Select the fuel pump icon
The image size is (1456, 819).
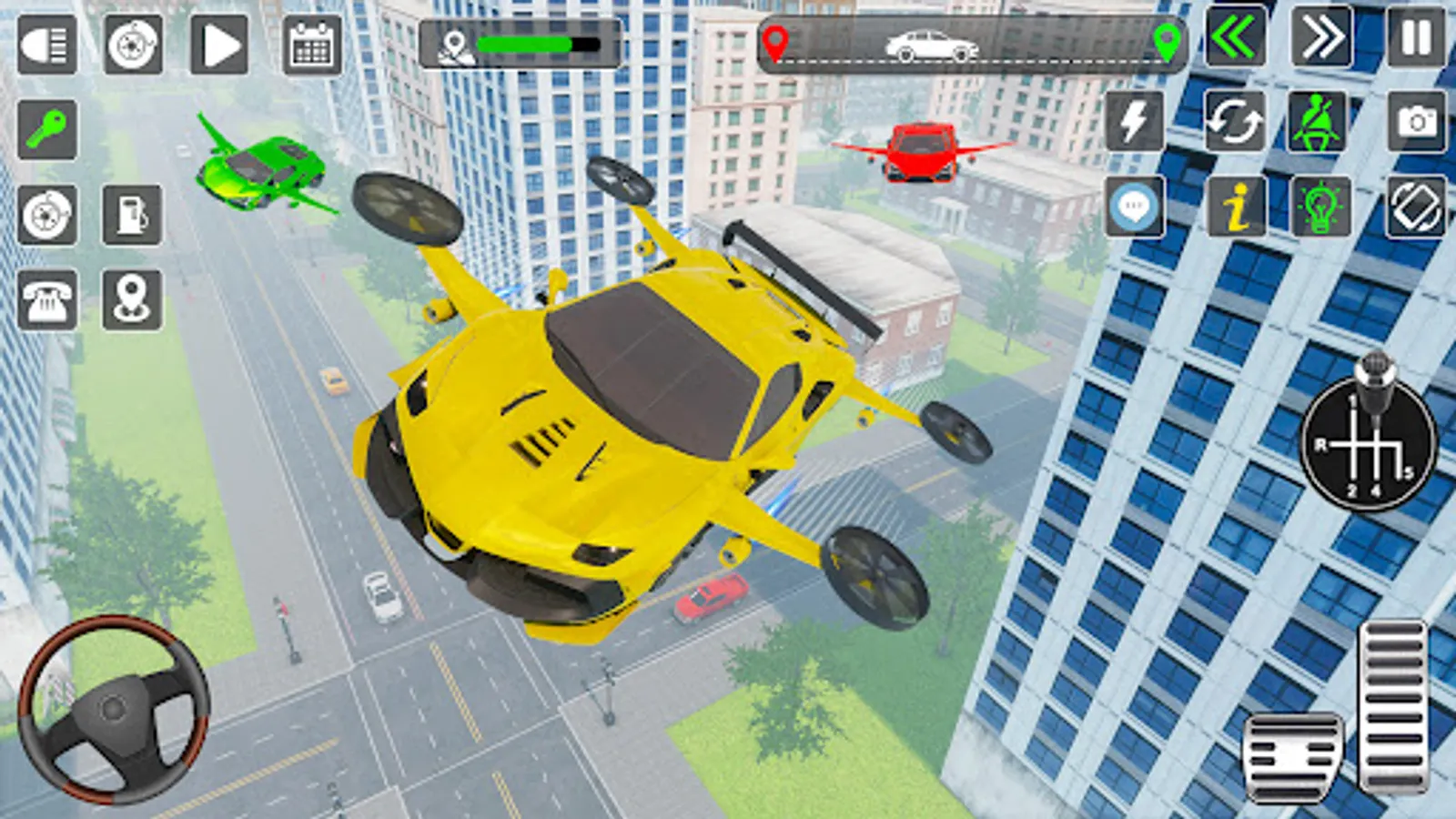[132, 214]
